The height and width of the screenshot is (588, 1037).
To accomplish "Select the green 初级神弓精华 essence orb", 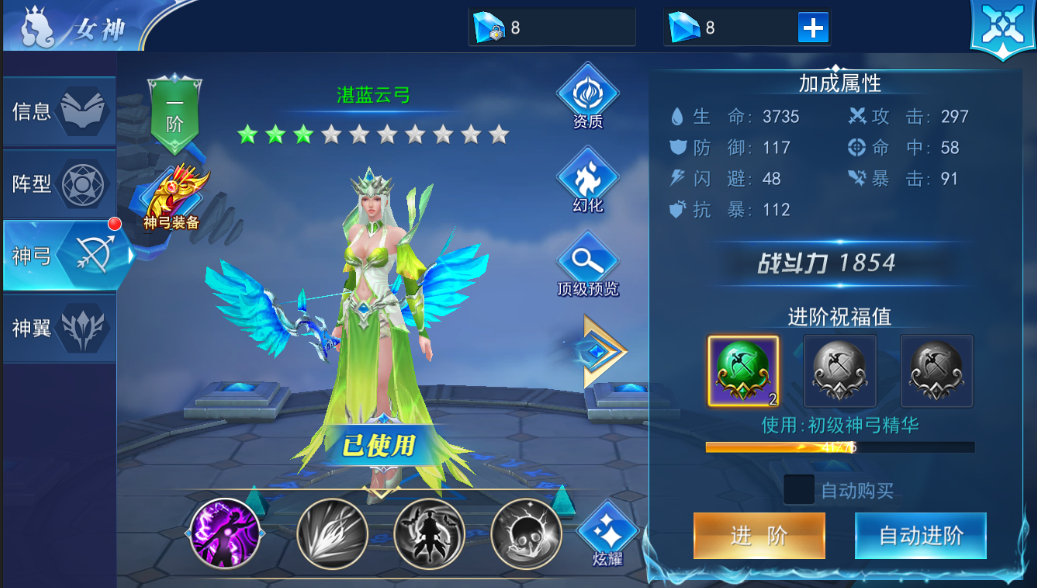I will [743, 370].
